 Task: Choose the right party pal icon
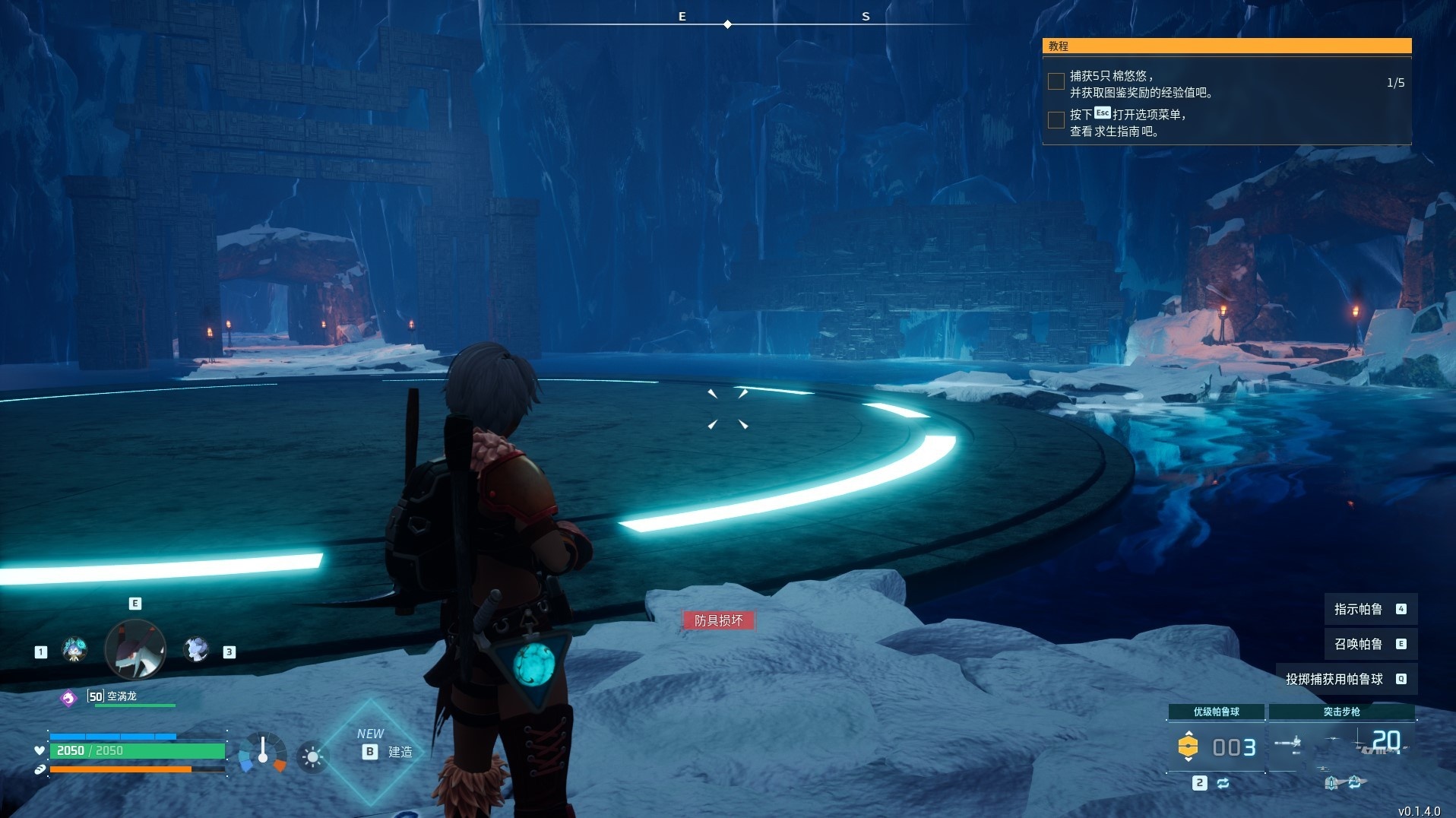pyautogui.click(x=197, y=649)
